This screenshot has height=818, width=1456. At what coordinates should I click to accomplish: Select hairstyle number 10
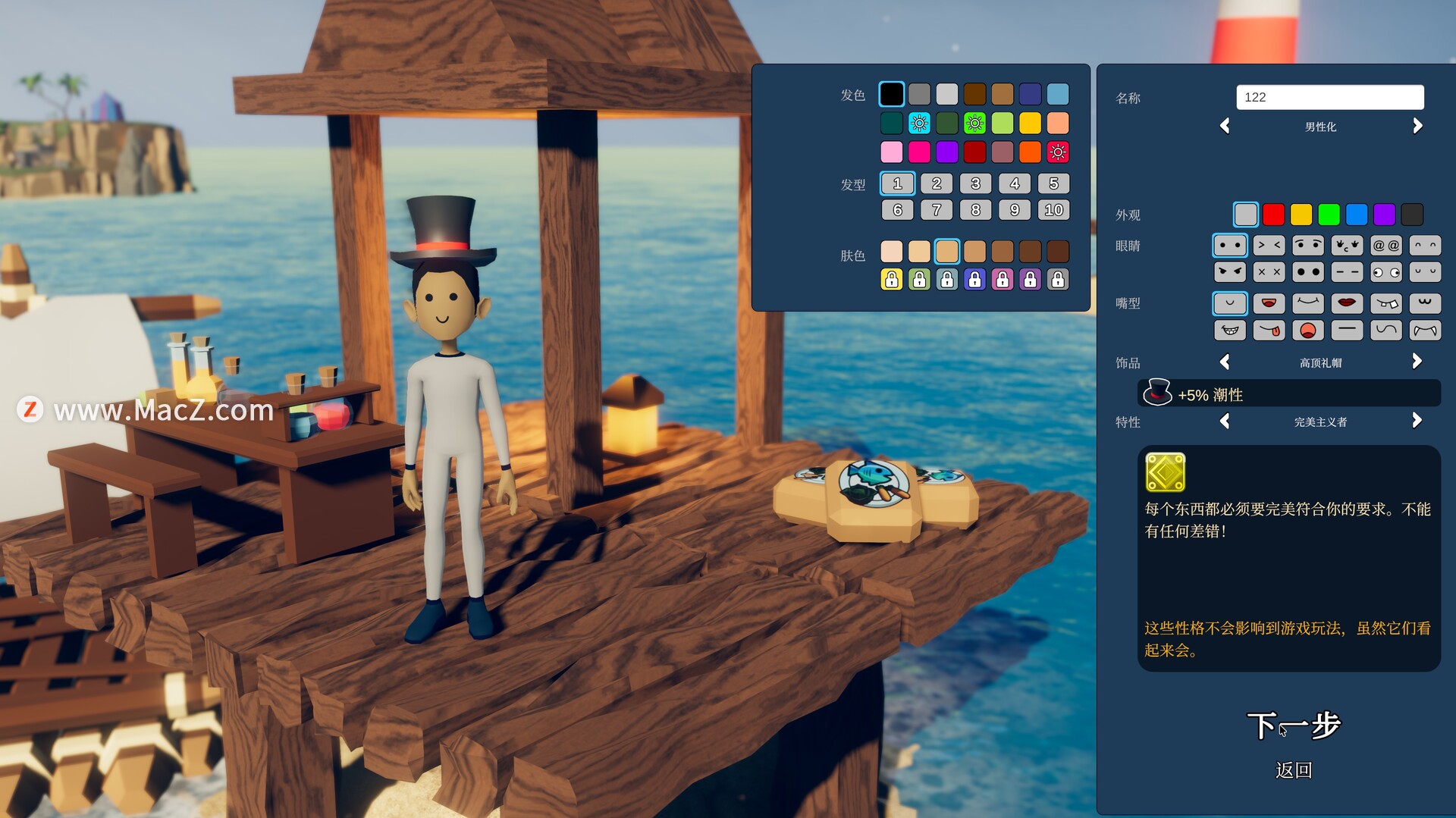(1053, 210)
